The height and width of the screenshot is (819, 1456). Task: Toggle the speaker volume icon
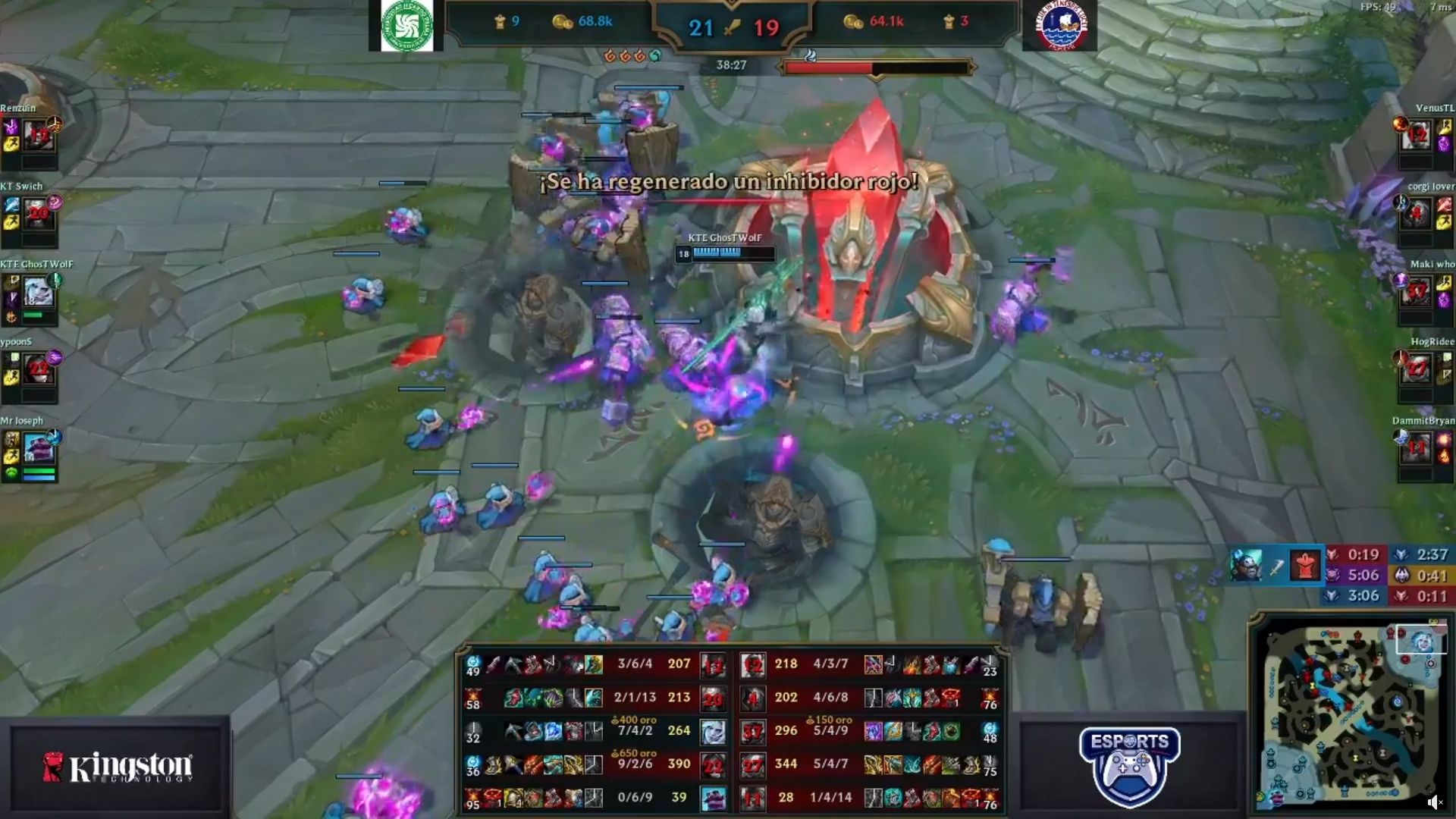[1434, 802]
